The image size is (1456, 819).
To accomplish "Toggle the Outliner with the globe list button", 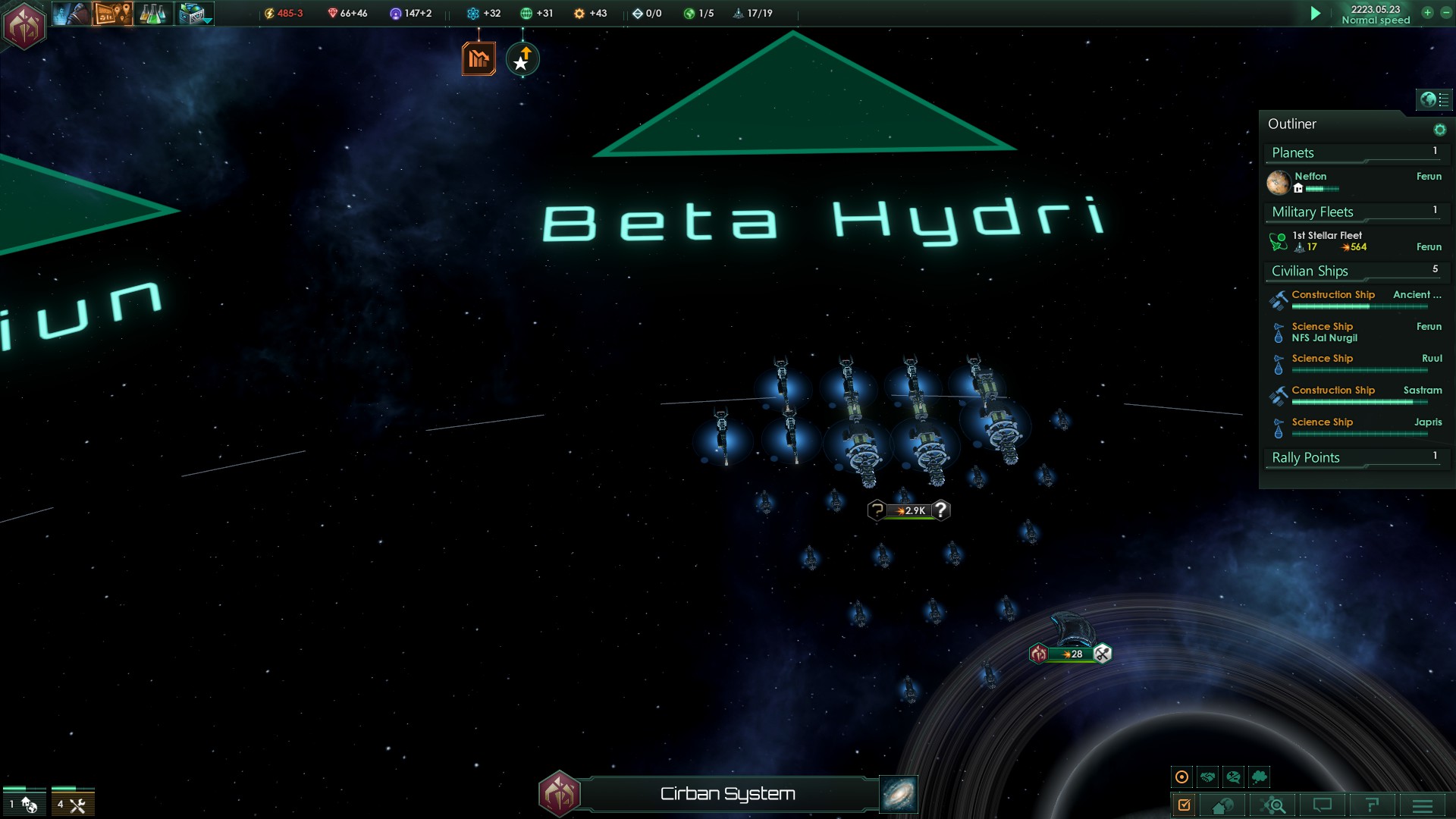I will click(x=1434, y=99).
